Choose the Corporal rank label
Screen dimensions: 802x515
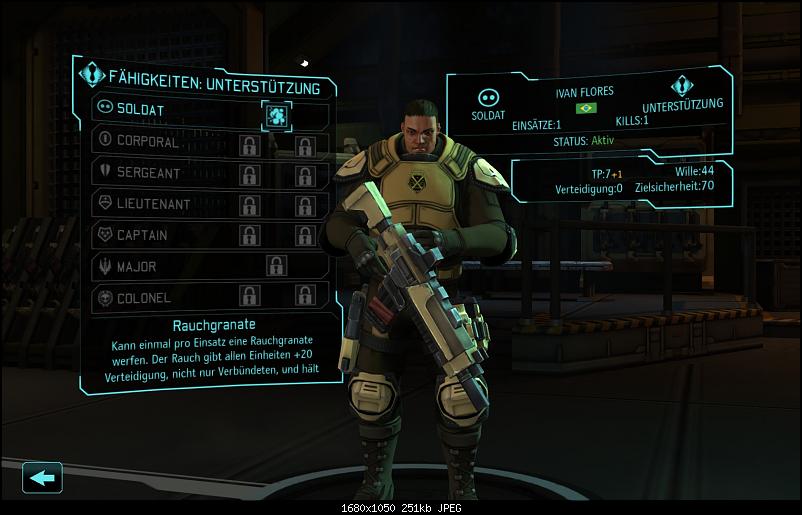(149, 142)
